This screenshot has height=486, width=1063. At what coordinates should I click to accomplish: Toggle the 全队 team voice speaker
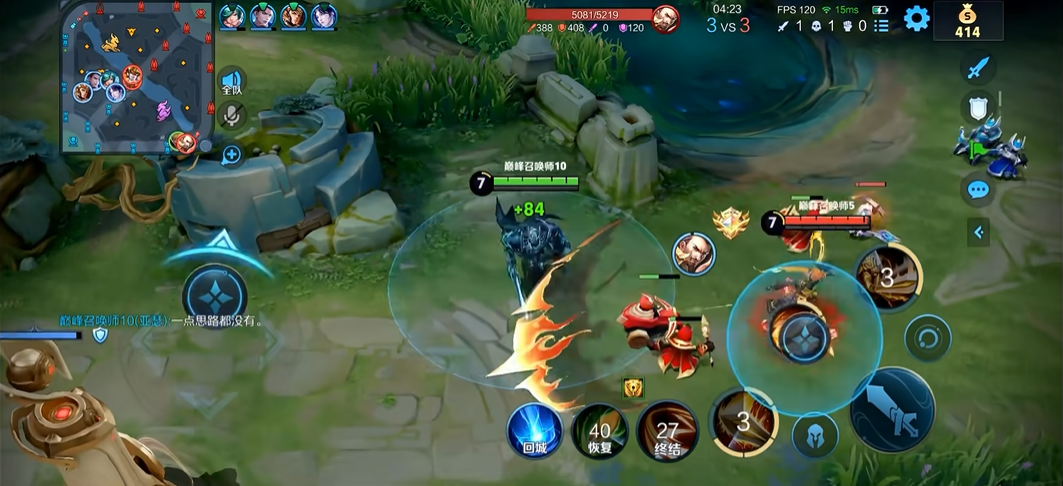[x=232, y=82]
